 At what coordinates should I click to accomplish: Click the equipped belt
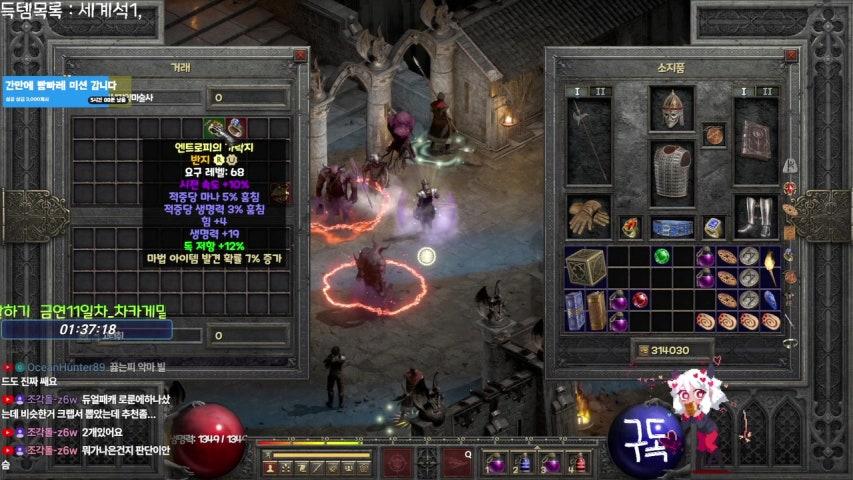pos(672,227)
